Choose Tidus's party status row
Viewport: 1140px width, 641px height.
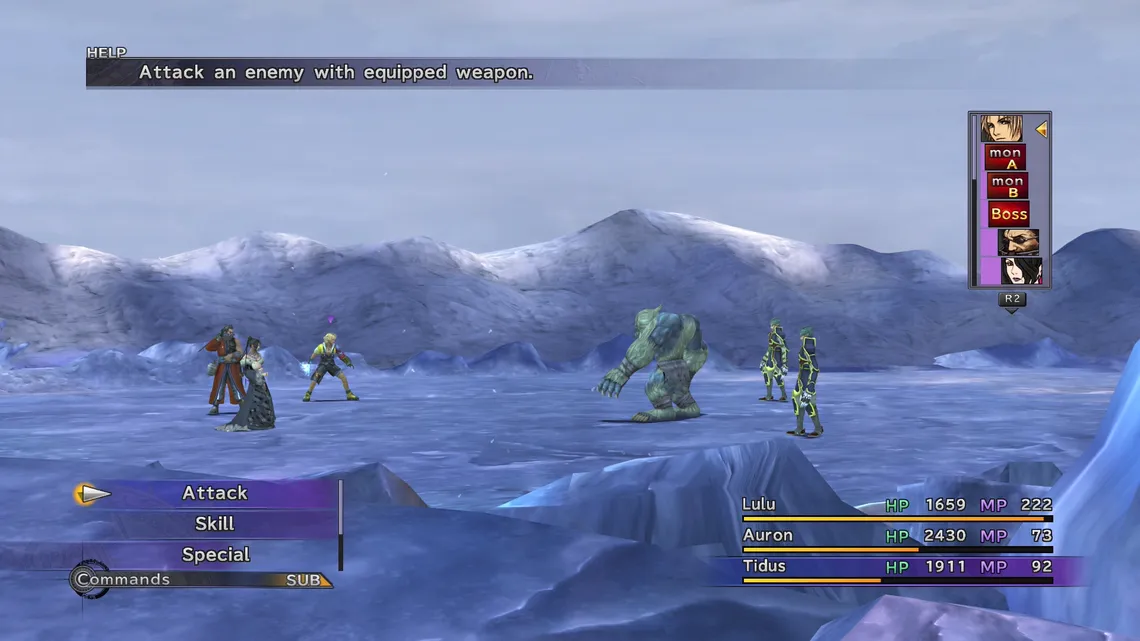click(x=896, y=568)
